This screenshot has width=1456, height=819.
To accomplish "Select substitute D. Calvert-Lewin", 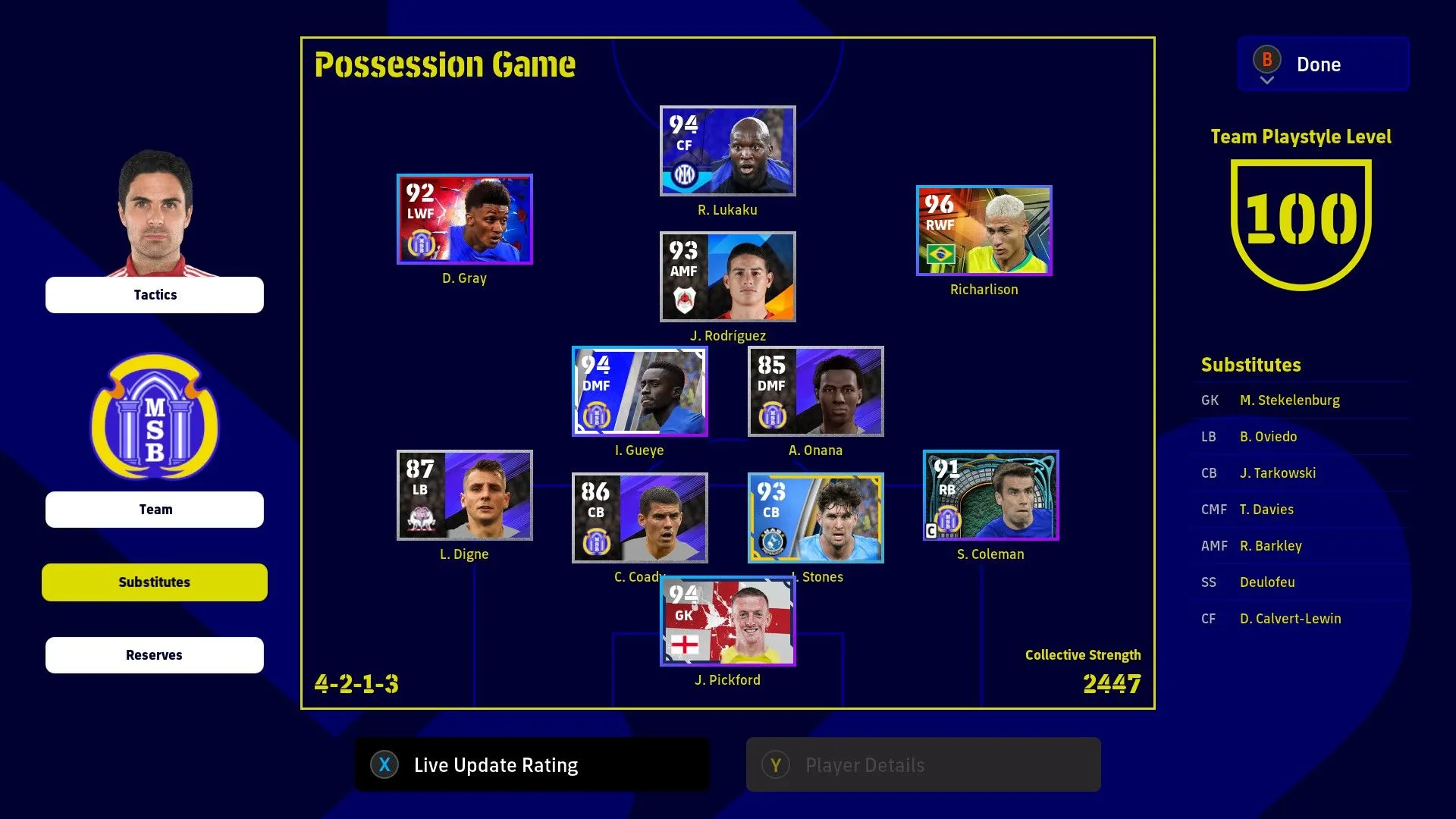I will [x=1290, y=619].
